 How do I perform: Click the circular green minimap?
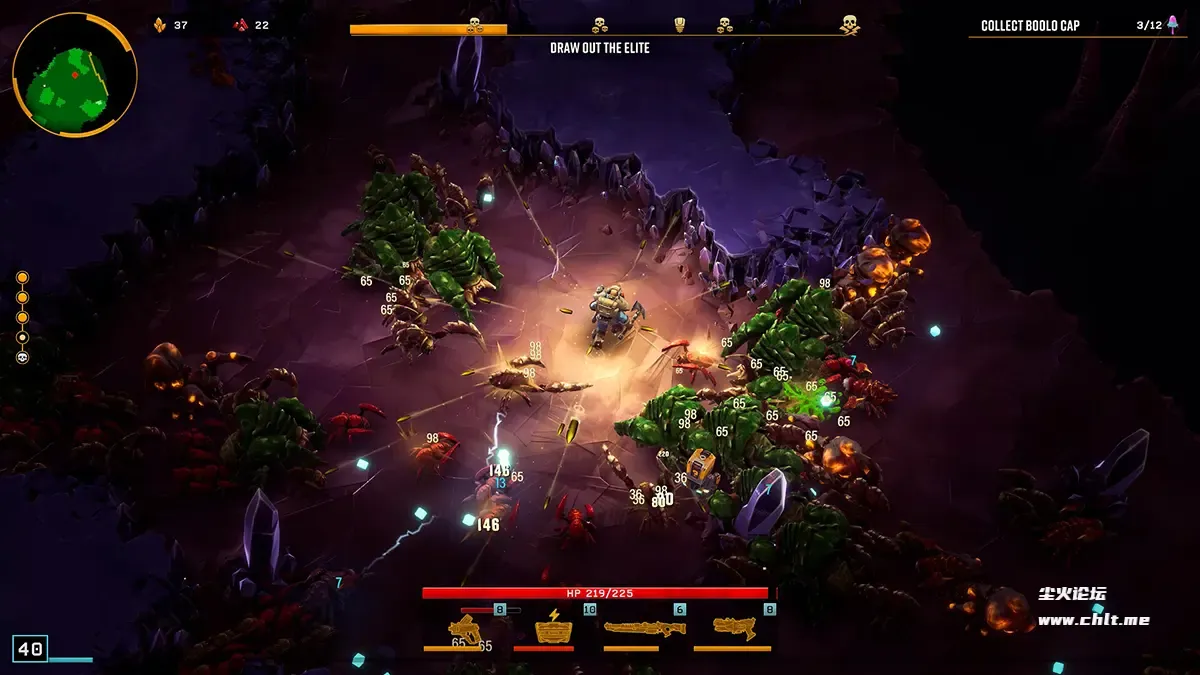point(73,75)
